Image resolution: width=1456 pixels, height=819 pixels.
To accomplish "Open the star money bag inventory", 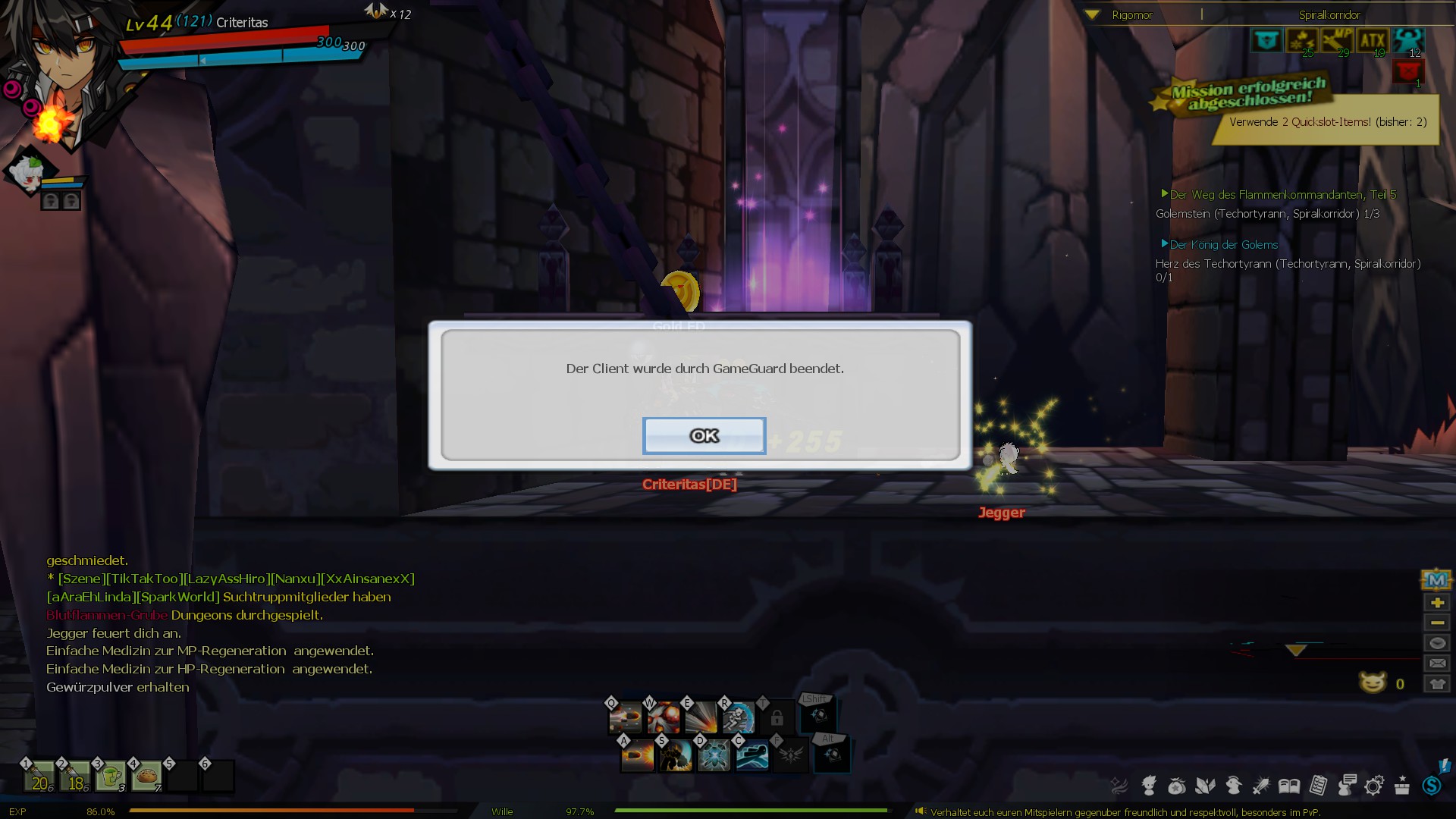I will click(1176, 786).
